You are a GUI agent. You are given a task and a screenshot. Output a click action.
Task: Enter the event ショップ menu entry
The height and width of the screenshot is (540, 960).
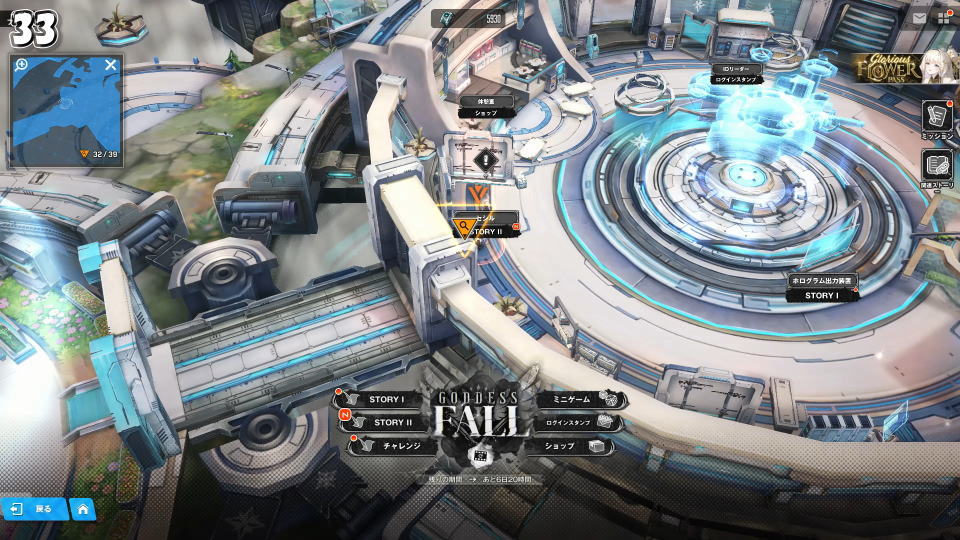pos(574,446)
